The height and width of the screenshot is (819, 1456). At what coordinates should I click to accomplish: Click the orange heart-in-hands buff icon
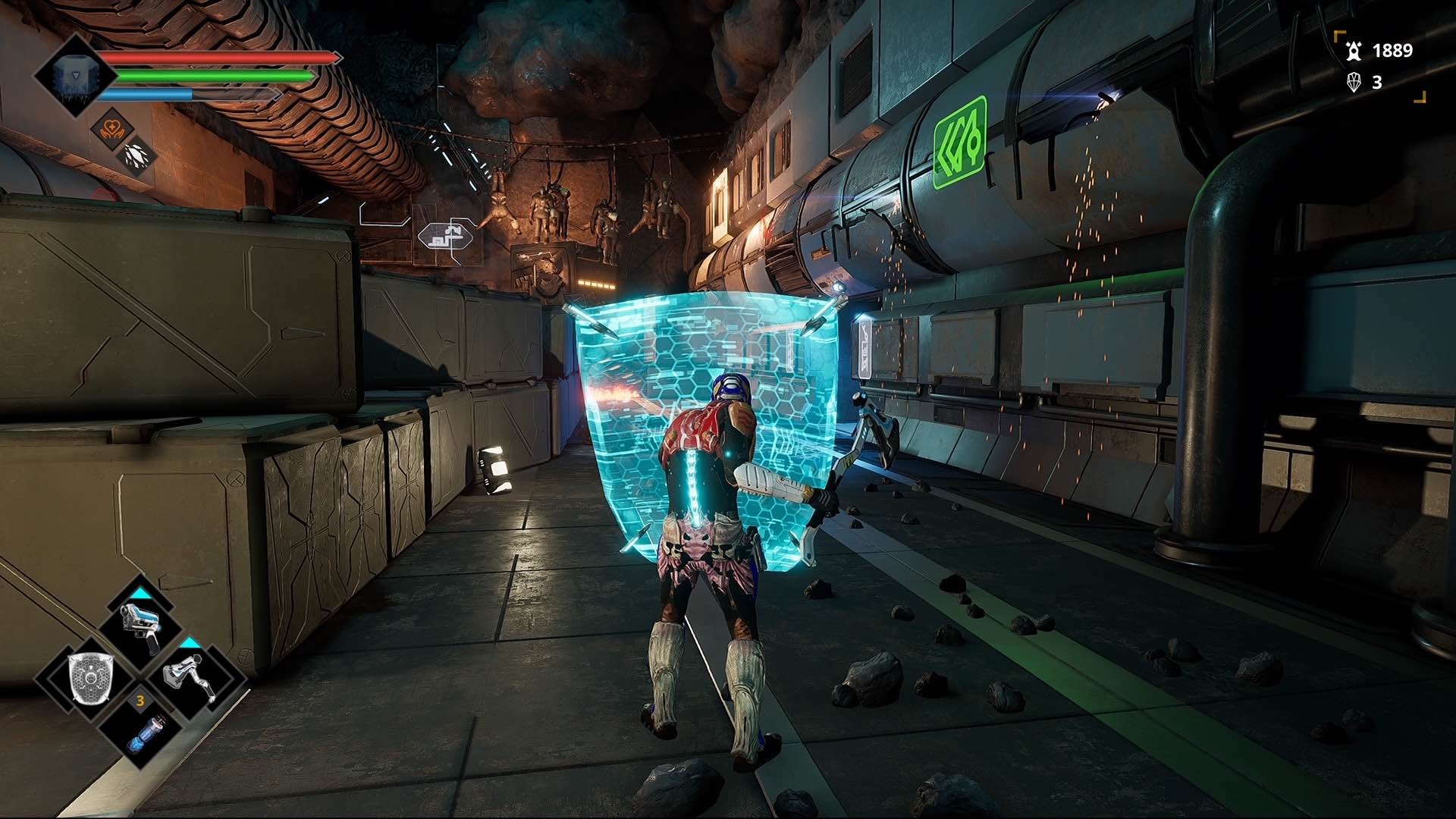(112, 127)
